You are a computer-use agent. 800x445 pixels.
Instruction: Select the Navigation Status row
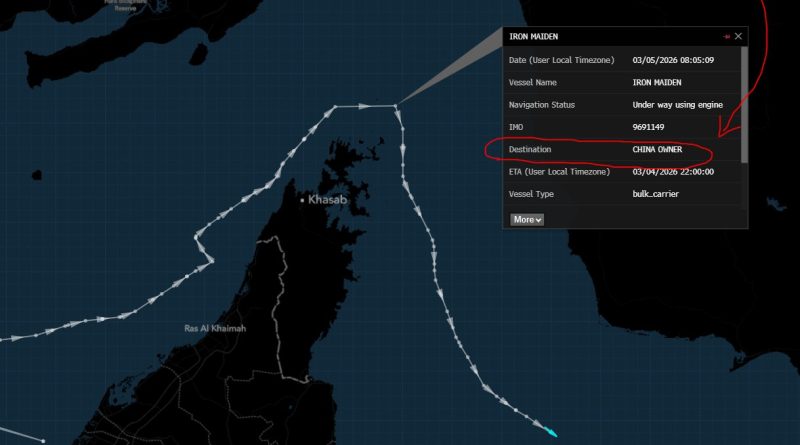pos(622,105)
